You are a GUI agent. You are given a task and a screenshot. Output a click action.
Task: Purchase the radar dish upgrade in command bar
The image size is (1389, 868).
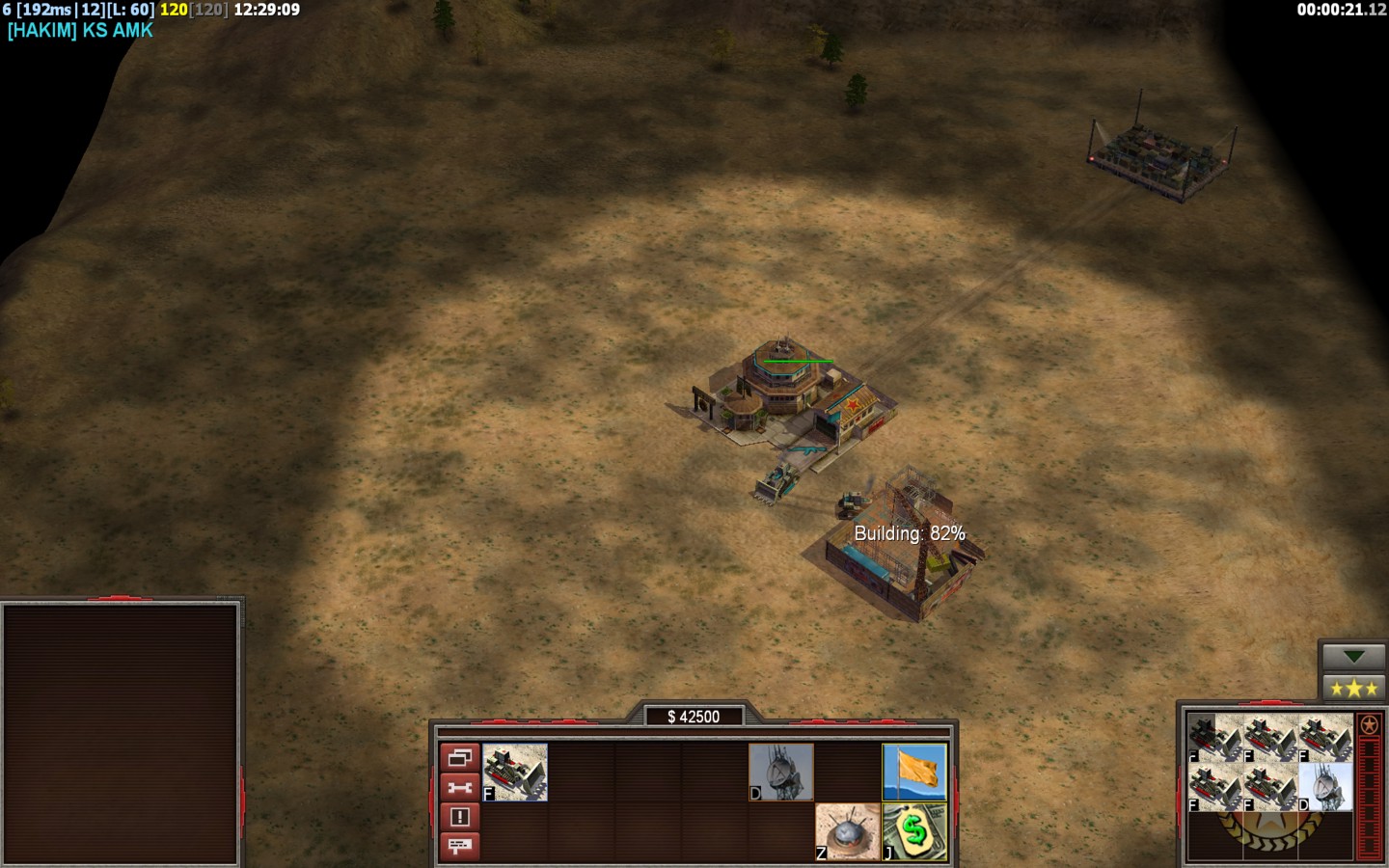781,772
